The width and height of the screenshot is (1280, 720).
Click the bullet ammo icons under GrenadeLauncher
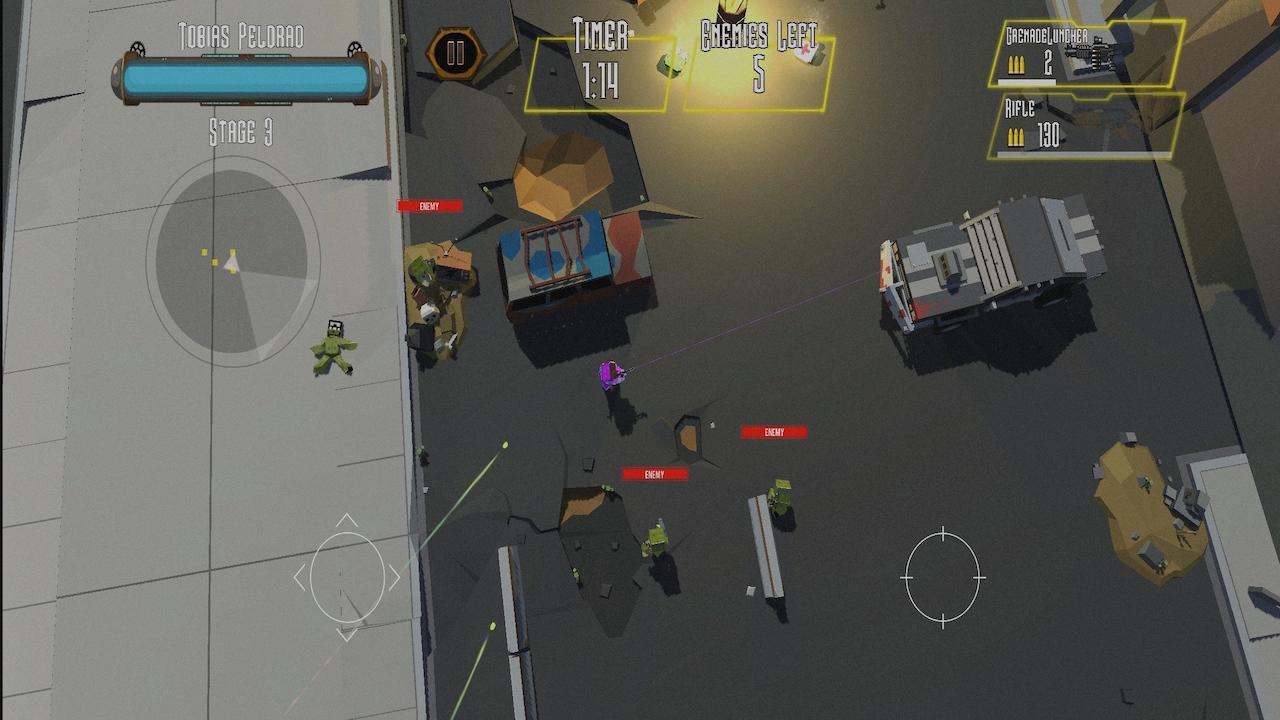[1017, 66]
